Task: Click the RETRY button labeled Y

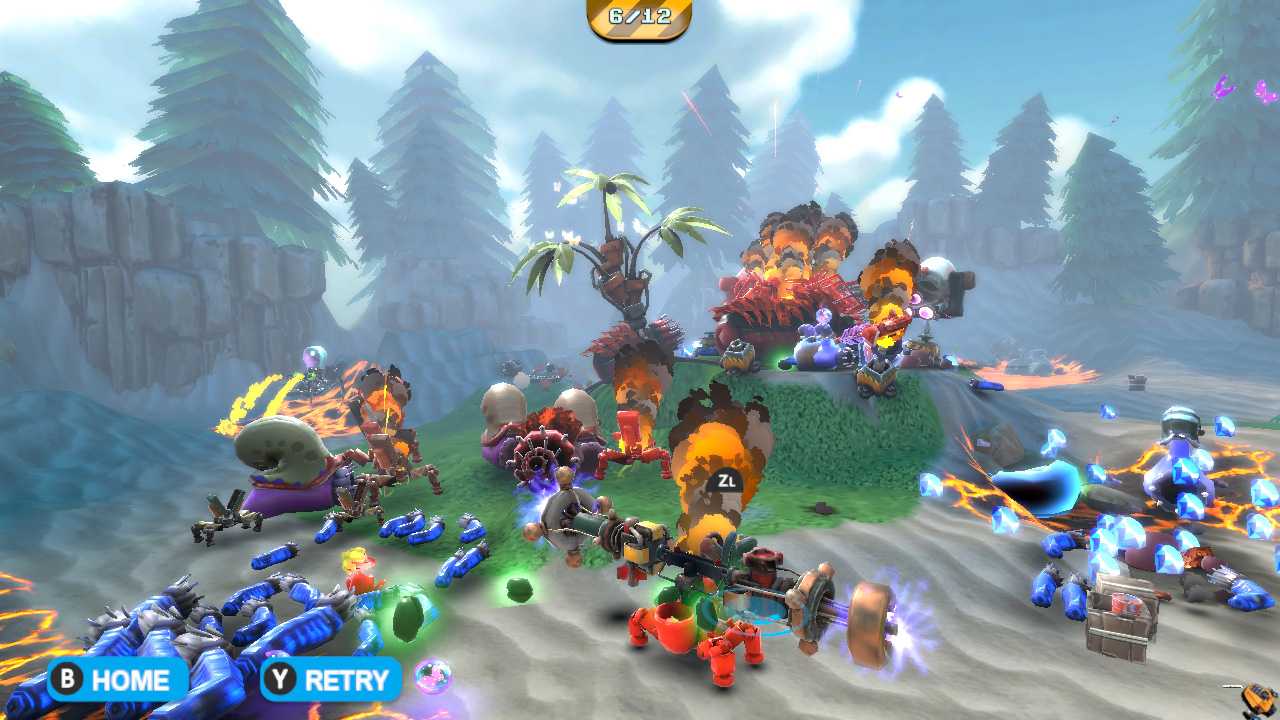Action: (331, 681)
